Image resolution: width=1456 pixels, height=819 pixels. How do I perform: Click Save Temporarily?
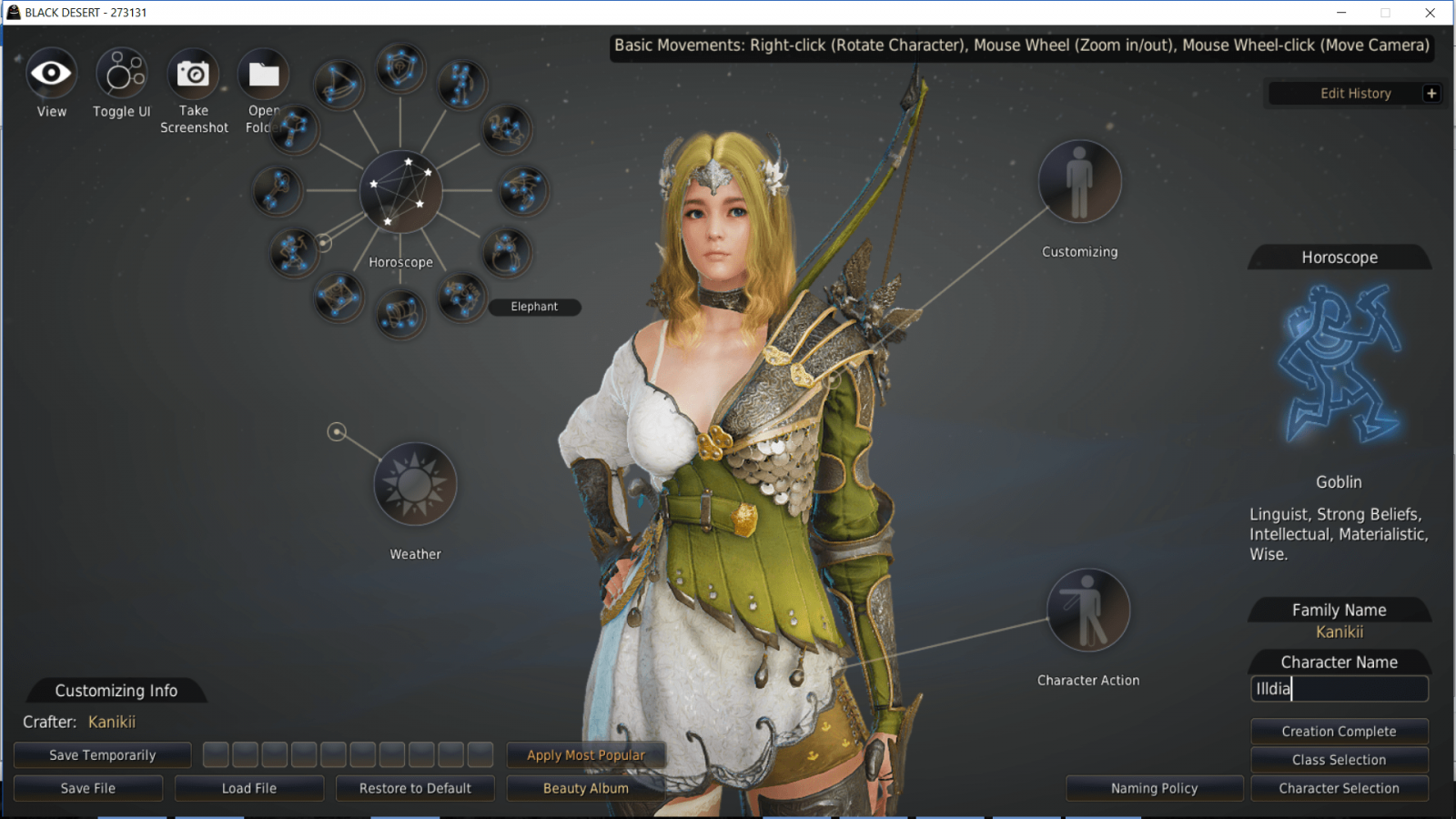103,755
